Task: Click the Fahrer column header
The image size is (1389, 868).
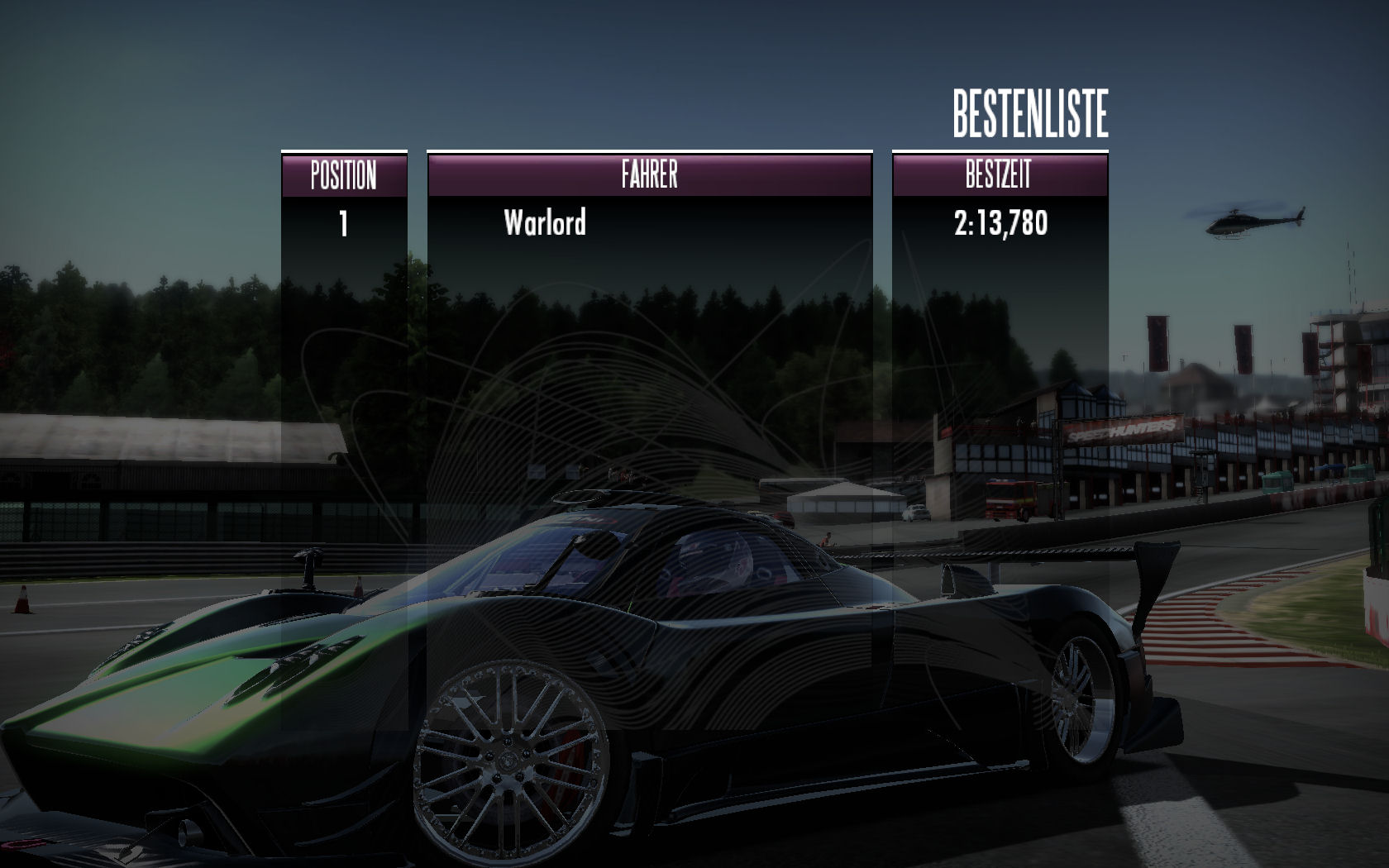Action: (x=649, y=175)
